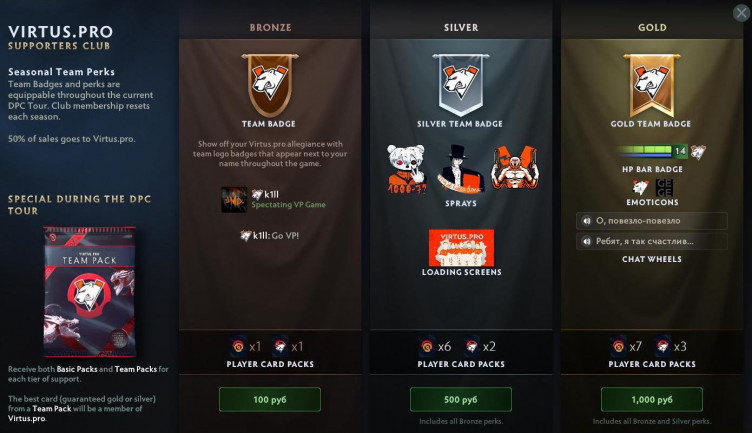Select the muscular bear spray
This screenshot has width=752, height=433.
point(513,167)
